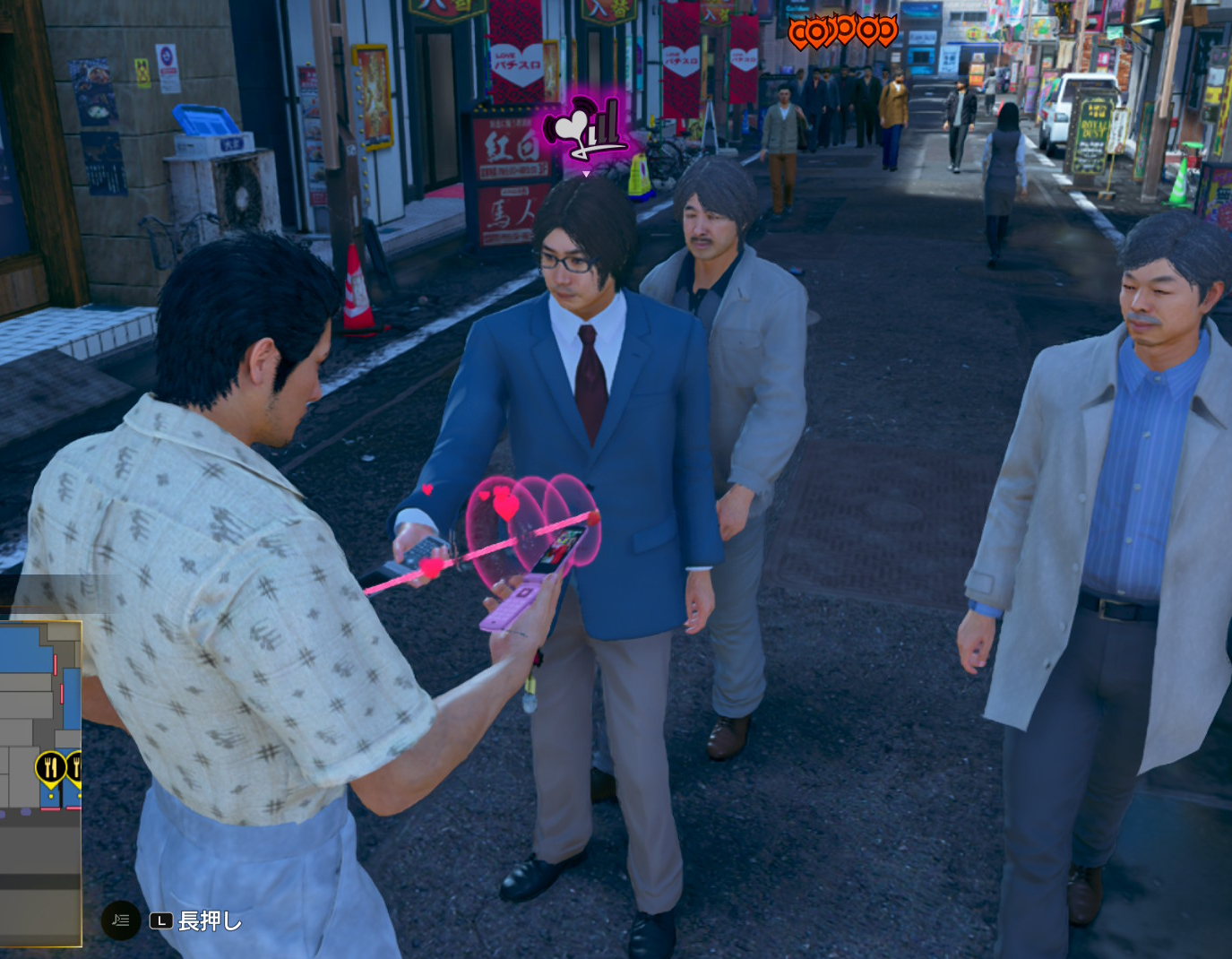Select the leftmost orange horned pin marker
The image size is (1232, 959).
coord(798,30)
